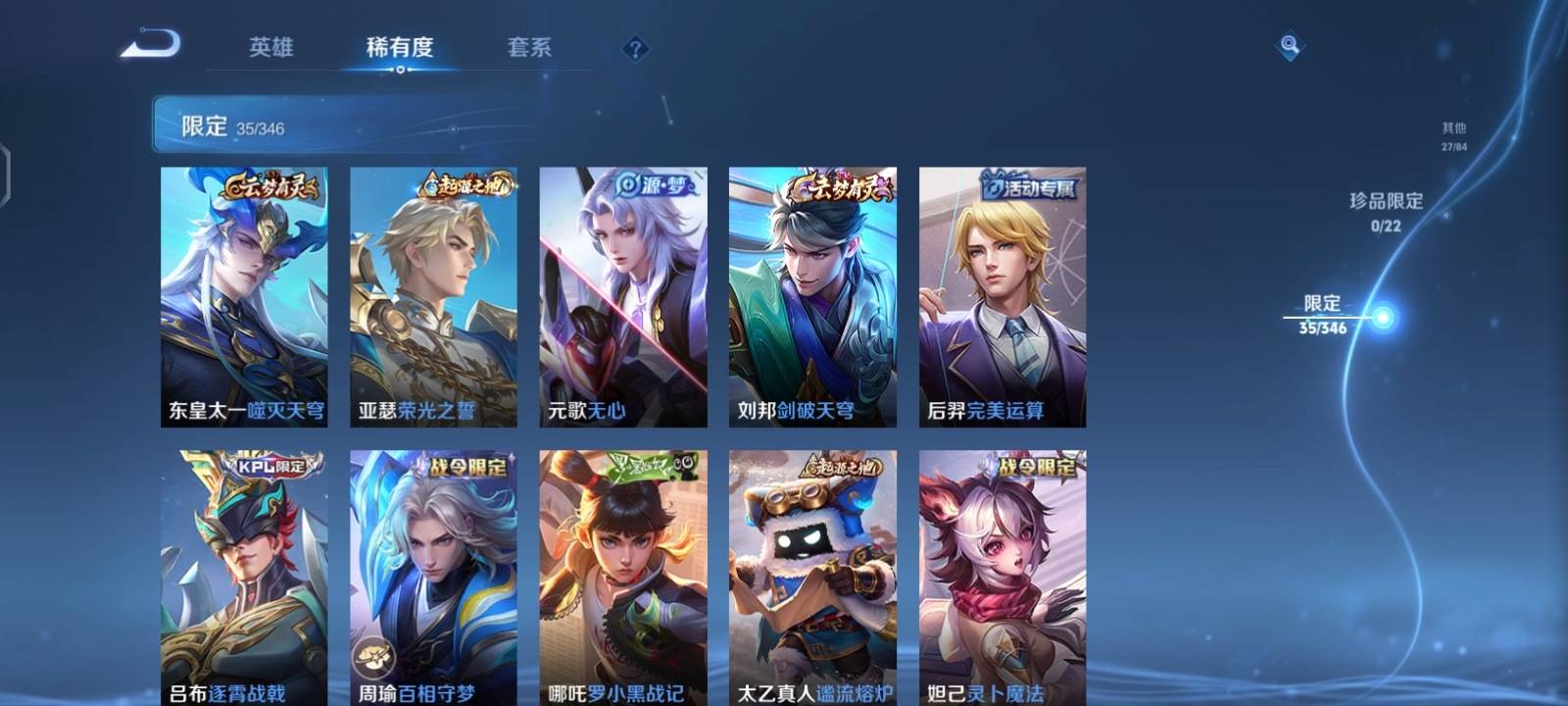1568x706 pixels.
Task: Open the question mark help icon
Action: pyautogui.click(x=635, y=48)
